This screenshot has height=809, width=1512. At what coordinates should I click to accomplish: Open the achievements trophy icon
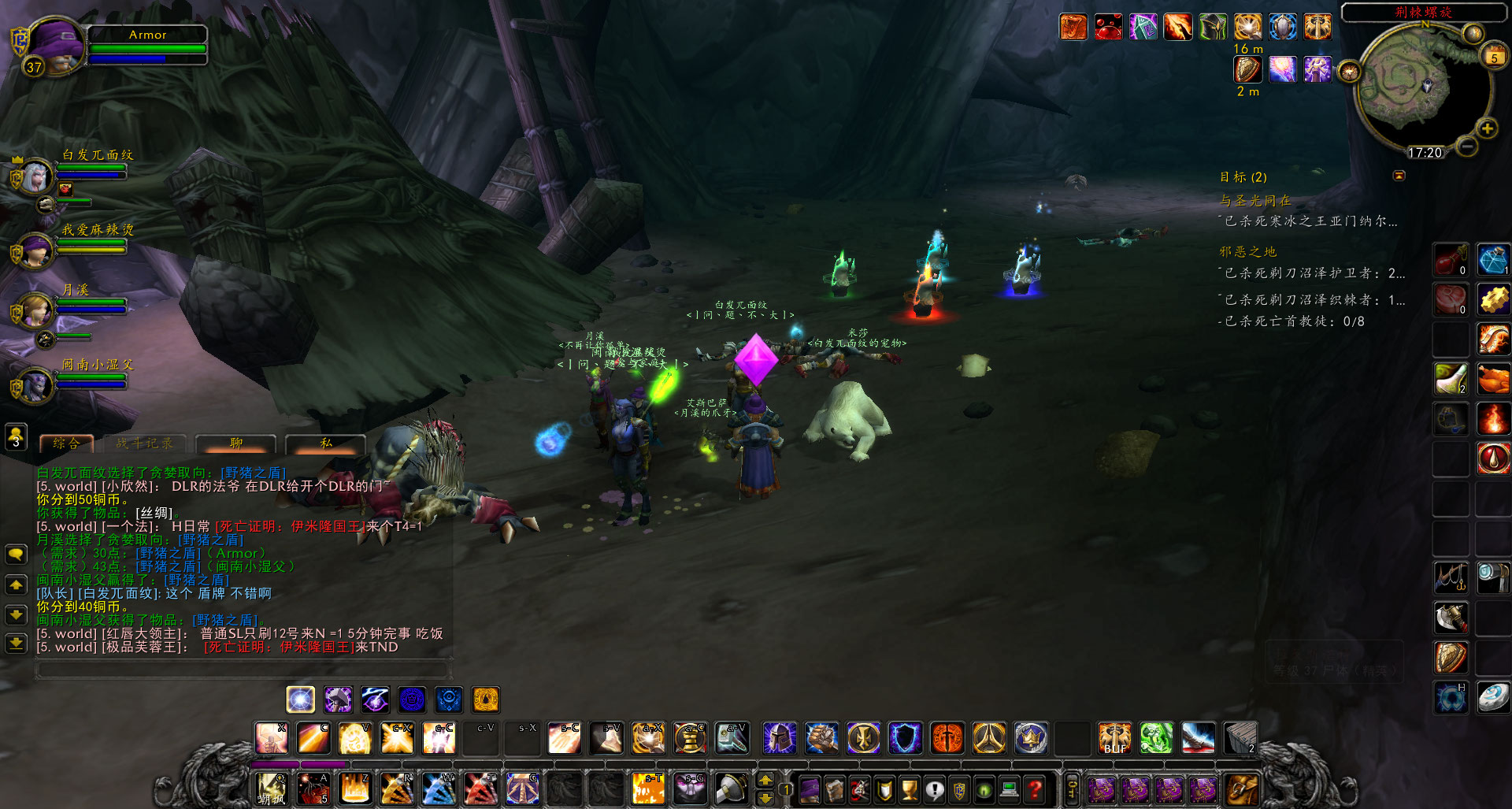[910, 791]
